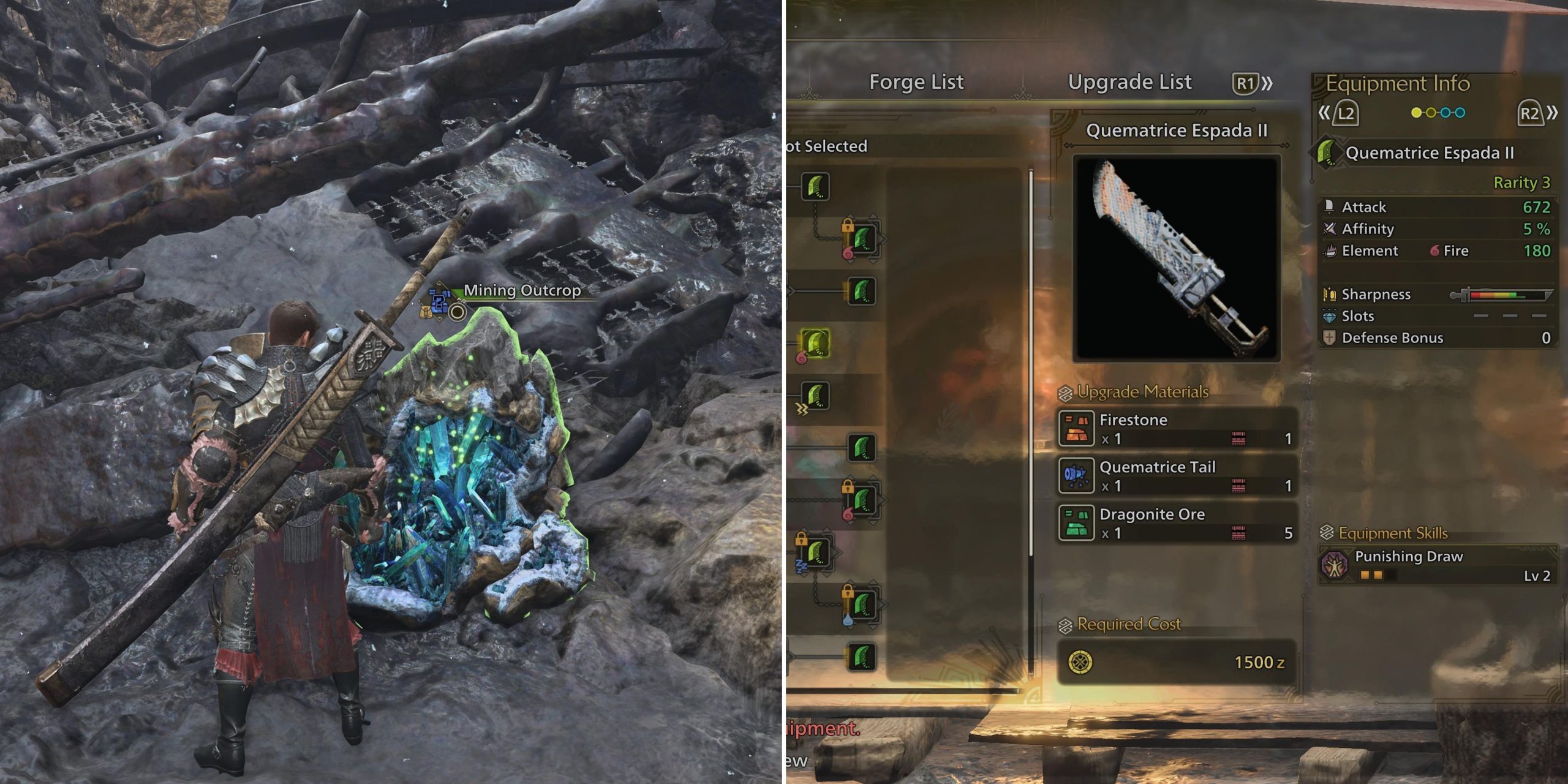Pick the locked sleep-element great sword node
Image resolution: width=1568 pixels, height=784 pixels.
[815, 551]
